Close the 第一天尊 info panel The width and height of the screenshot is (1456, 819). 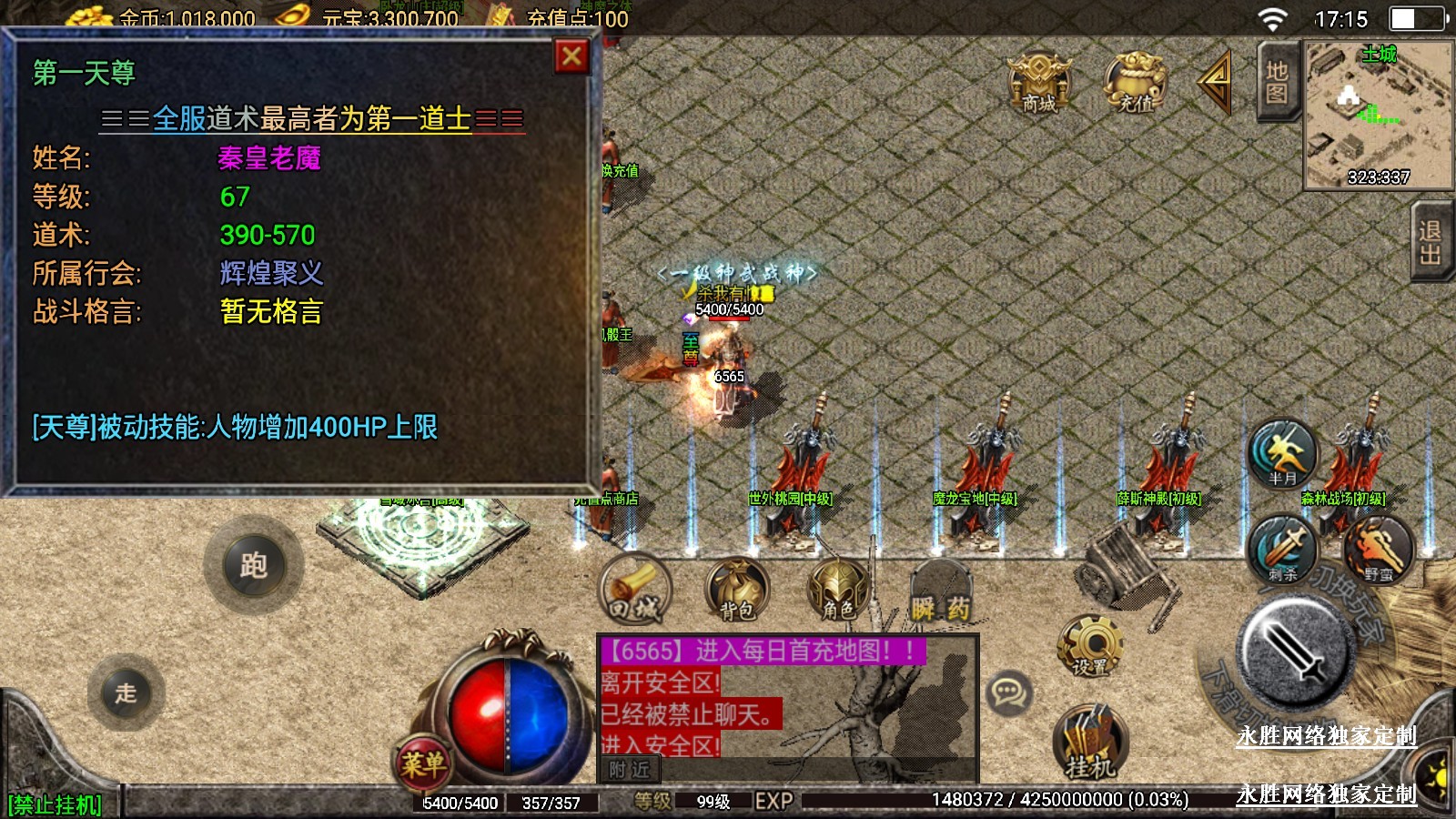[x=571, y=56]
